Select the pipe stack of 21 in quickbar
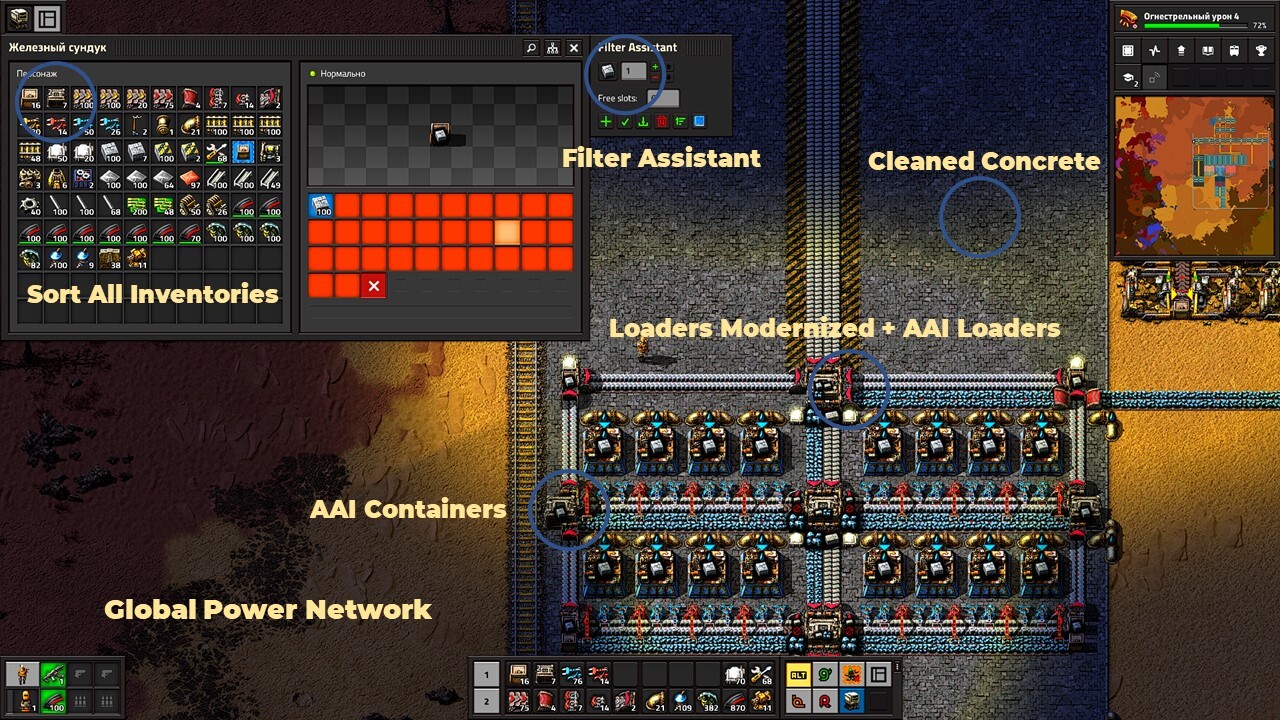The width and height of the screenshot is (1280, 720). [x=654, y=700]
